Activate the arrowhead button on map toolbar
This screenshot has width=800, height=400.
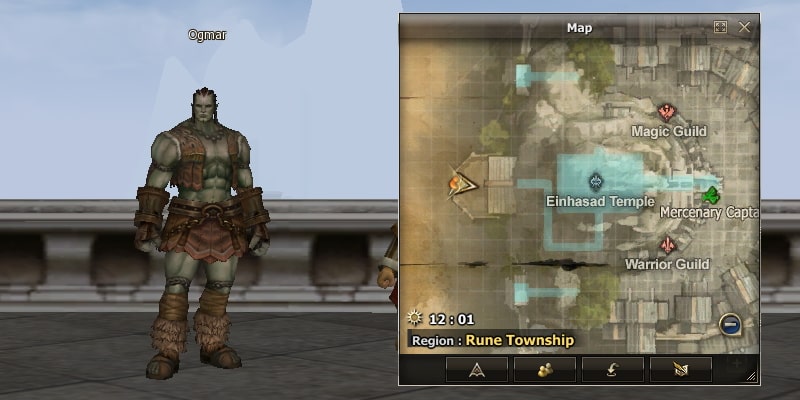477,369
